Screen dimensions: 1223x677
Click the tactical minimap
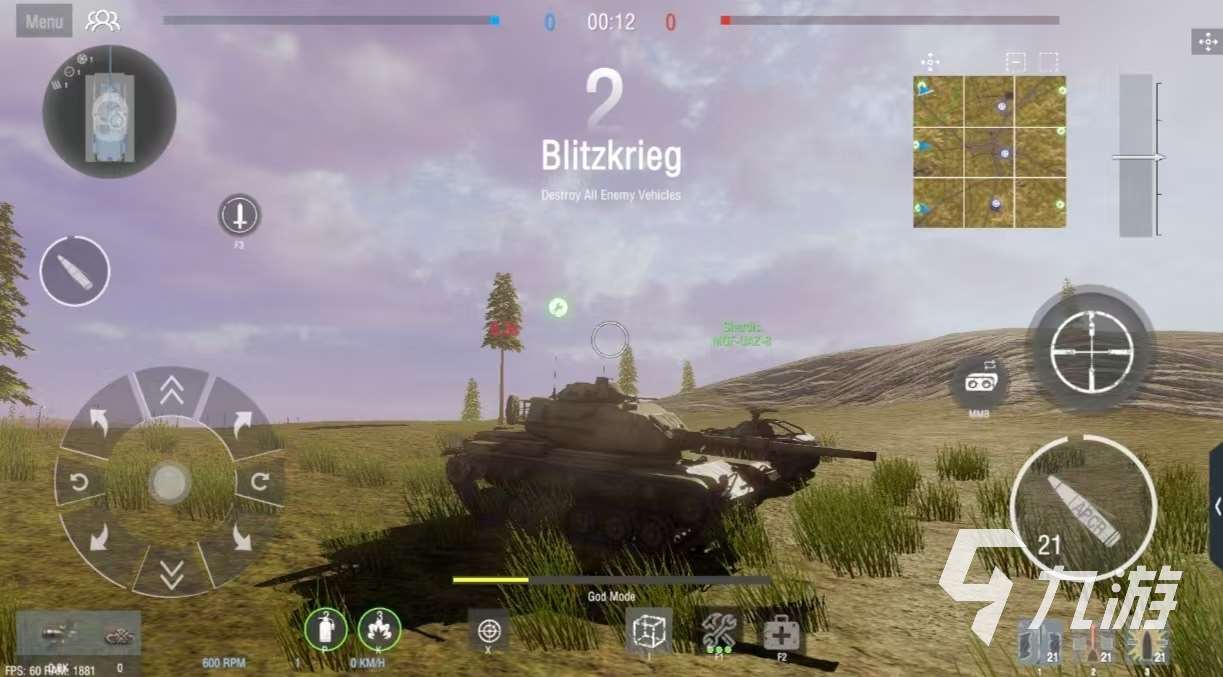[989, 151]
